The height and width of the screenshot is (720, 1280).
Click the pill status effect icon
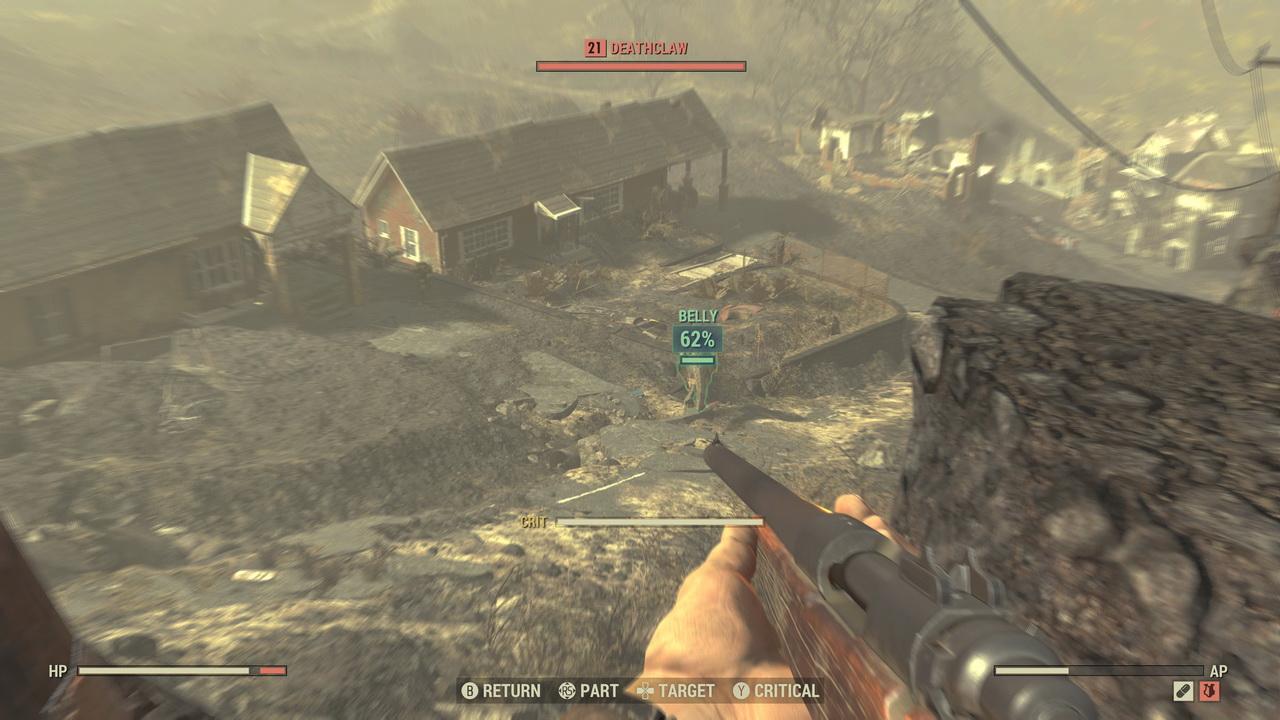pos(1183,691)
